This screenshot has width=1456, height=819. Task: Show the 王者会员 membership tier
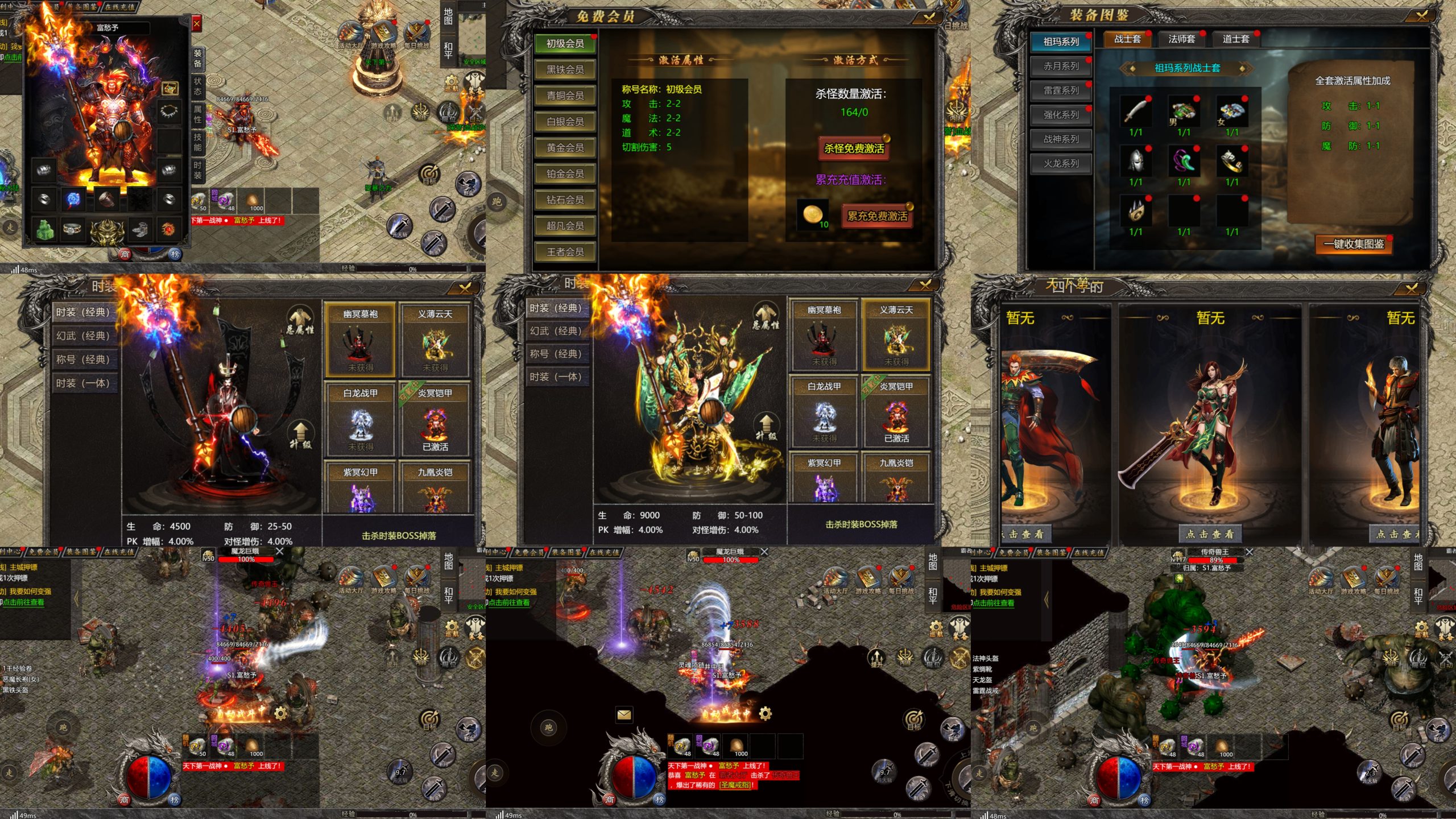point(565,252)
